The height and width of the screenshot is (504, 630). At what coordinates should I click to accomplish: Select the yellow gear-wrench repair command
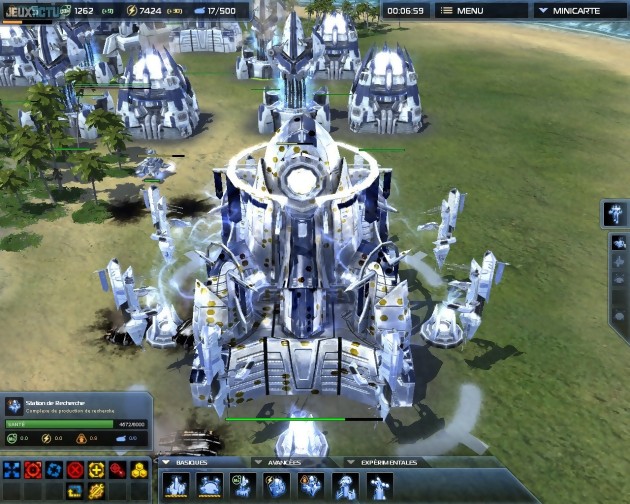pos(96,491)
